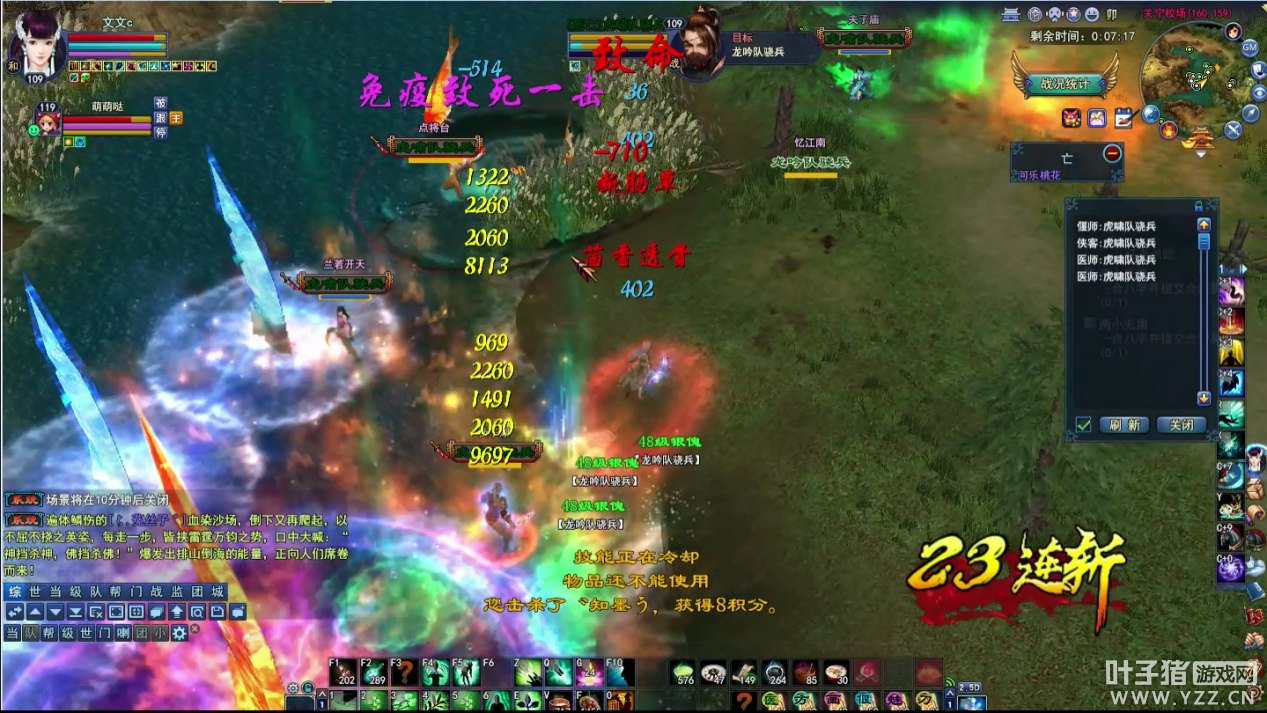Select the 侠客 虎啸队骁兵 list row
This screenshot has height=713, width=1267.
point(1116,243)
